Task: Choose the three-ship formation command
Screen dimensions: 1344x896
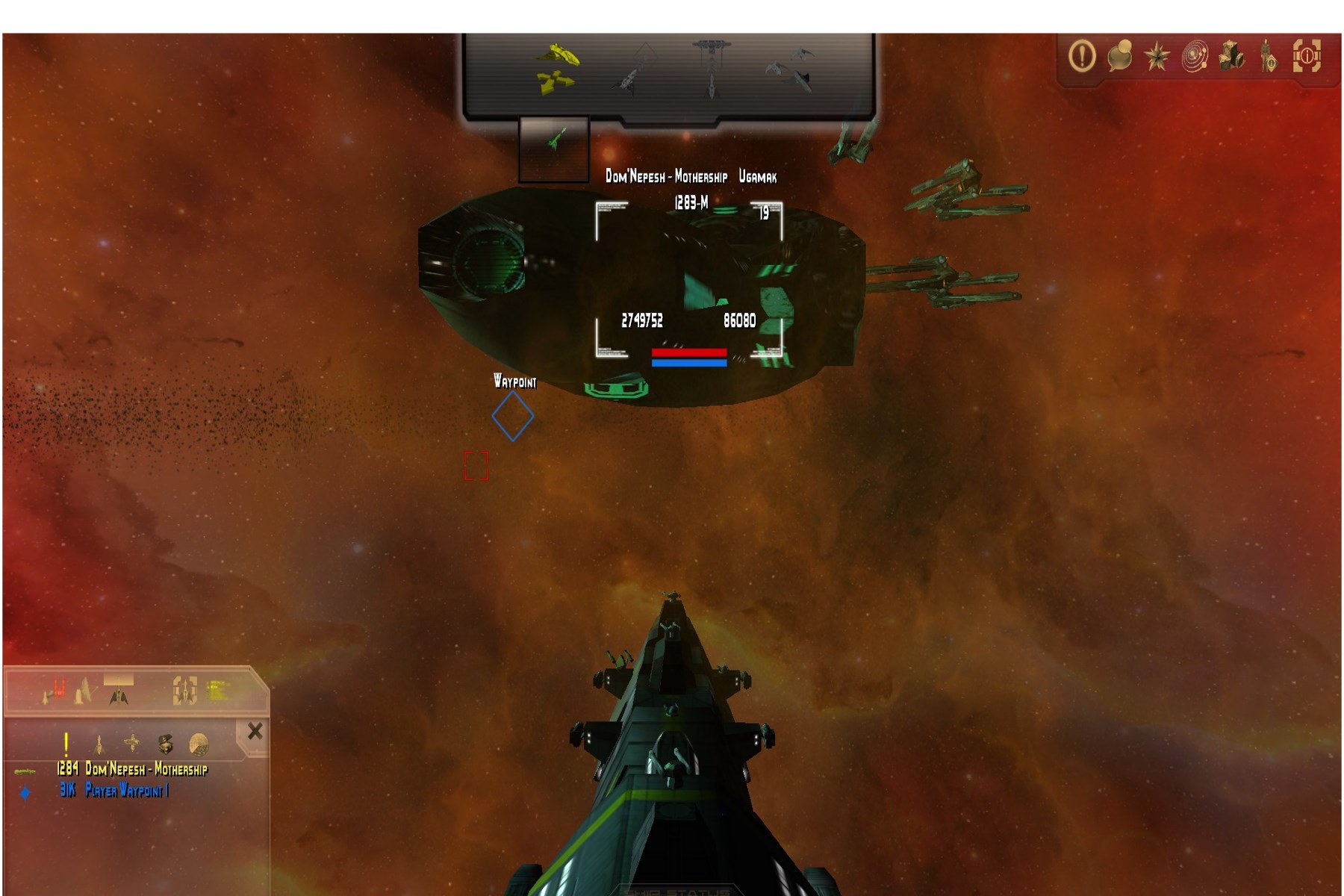Action: [790, 68]
